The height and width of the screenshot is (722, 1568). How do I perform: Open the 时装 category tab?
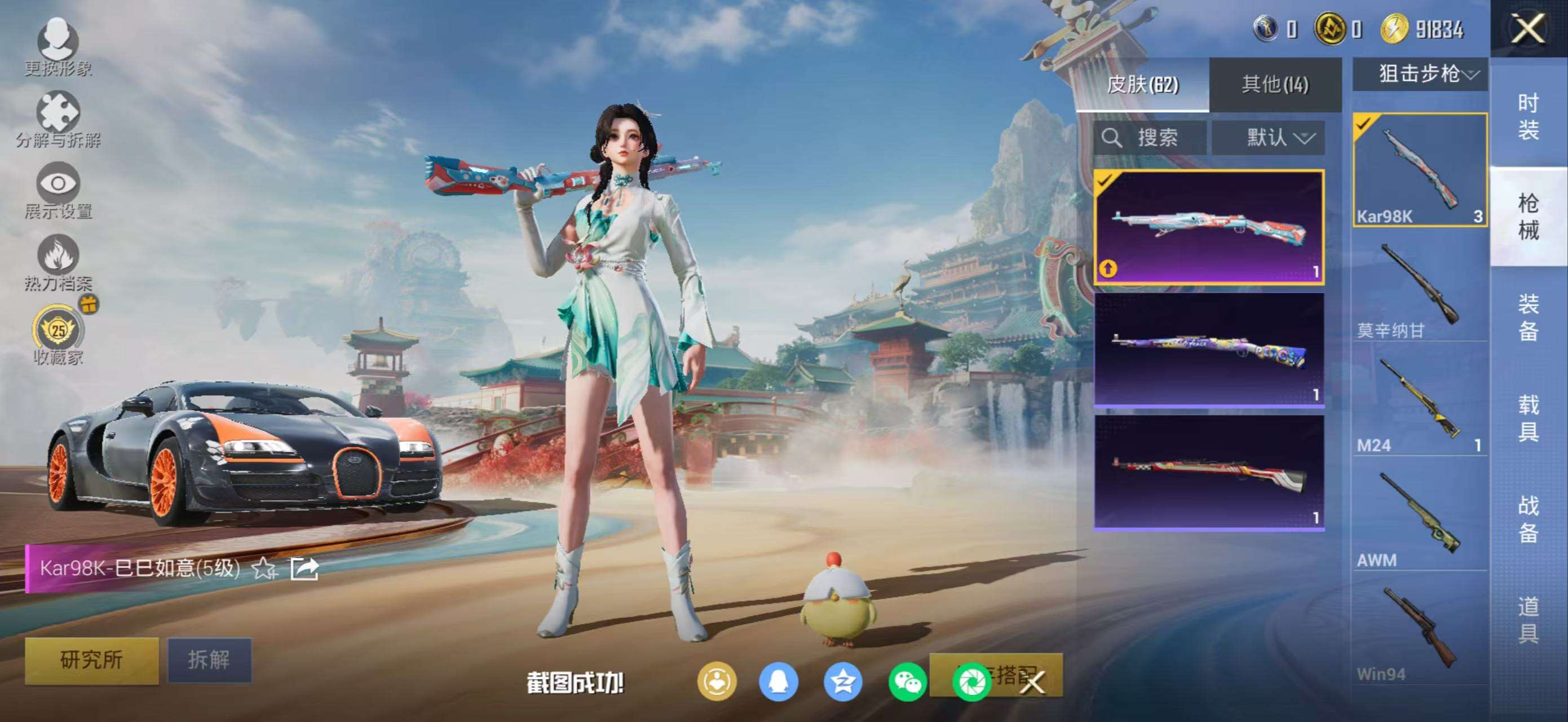pyautogui.click(x=1528, y=117)
